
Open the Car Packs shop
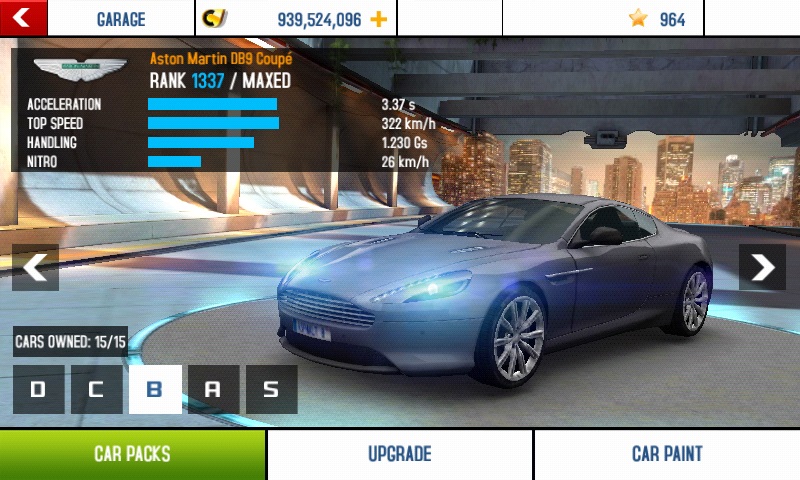(132, 454)
